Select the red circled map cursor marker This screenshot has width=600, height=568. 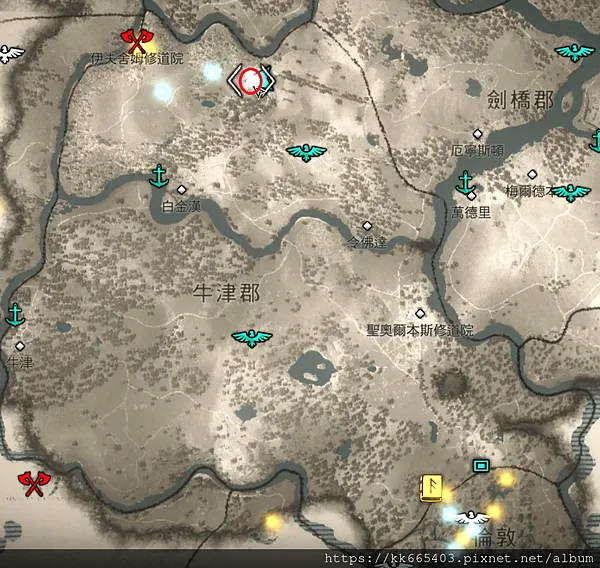pos(252,79)
